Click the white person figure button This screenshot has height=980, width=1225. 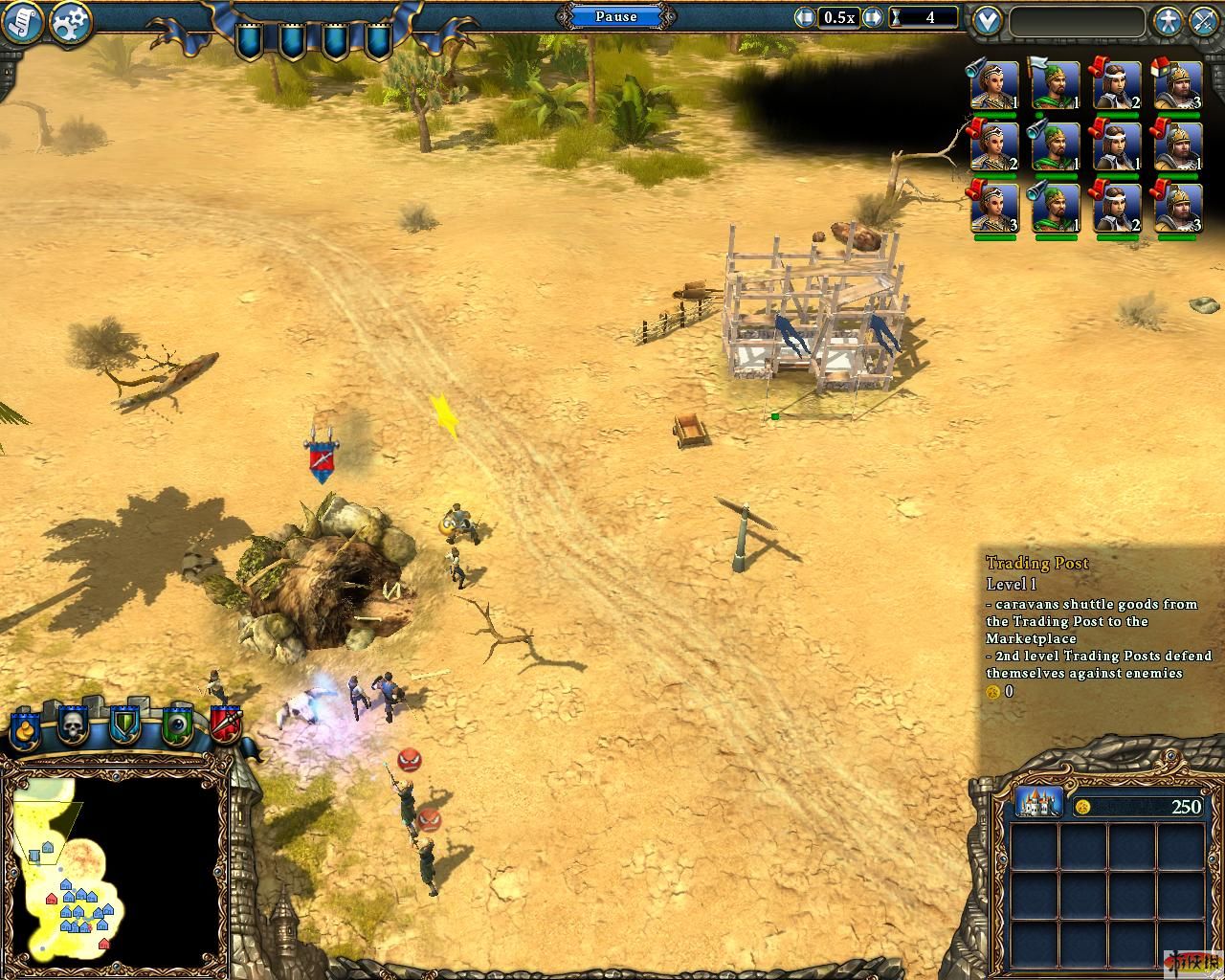[1166, 21]
